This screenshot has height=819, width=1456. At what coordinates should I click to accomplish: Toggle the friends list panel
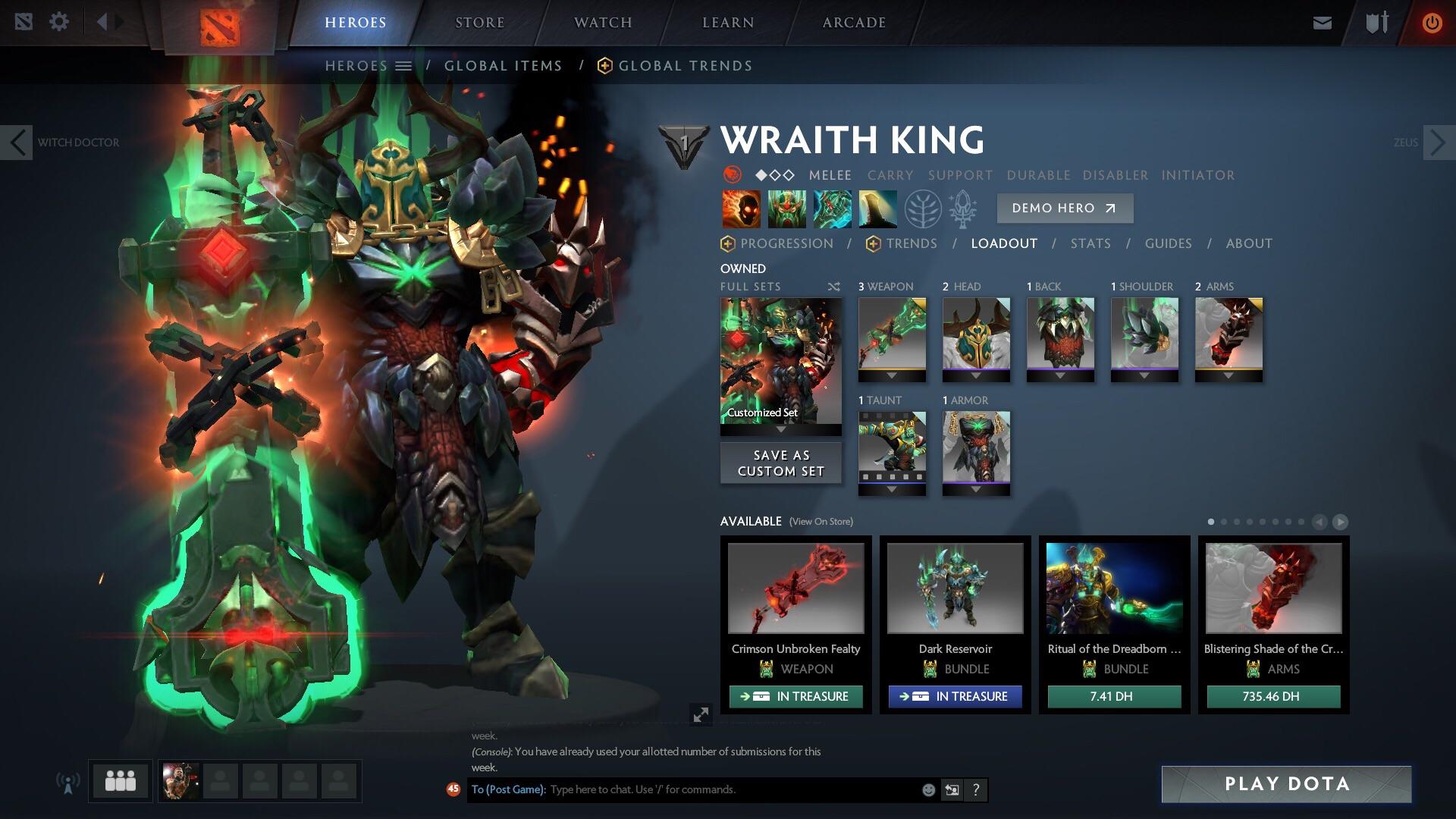click(120, 780)
